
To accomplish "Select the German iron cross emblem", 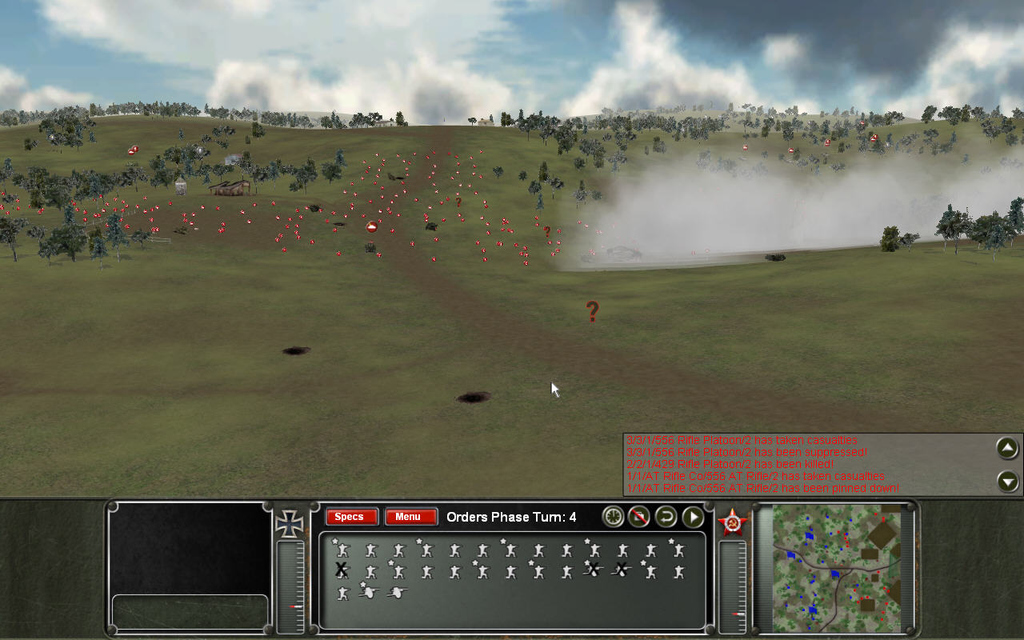I will click(x=289, y=524).
